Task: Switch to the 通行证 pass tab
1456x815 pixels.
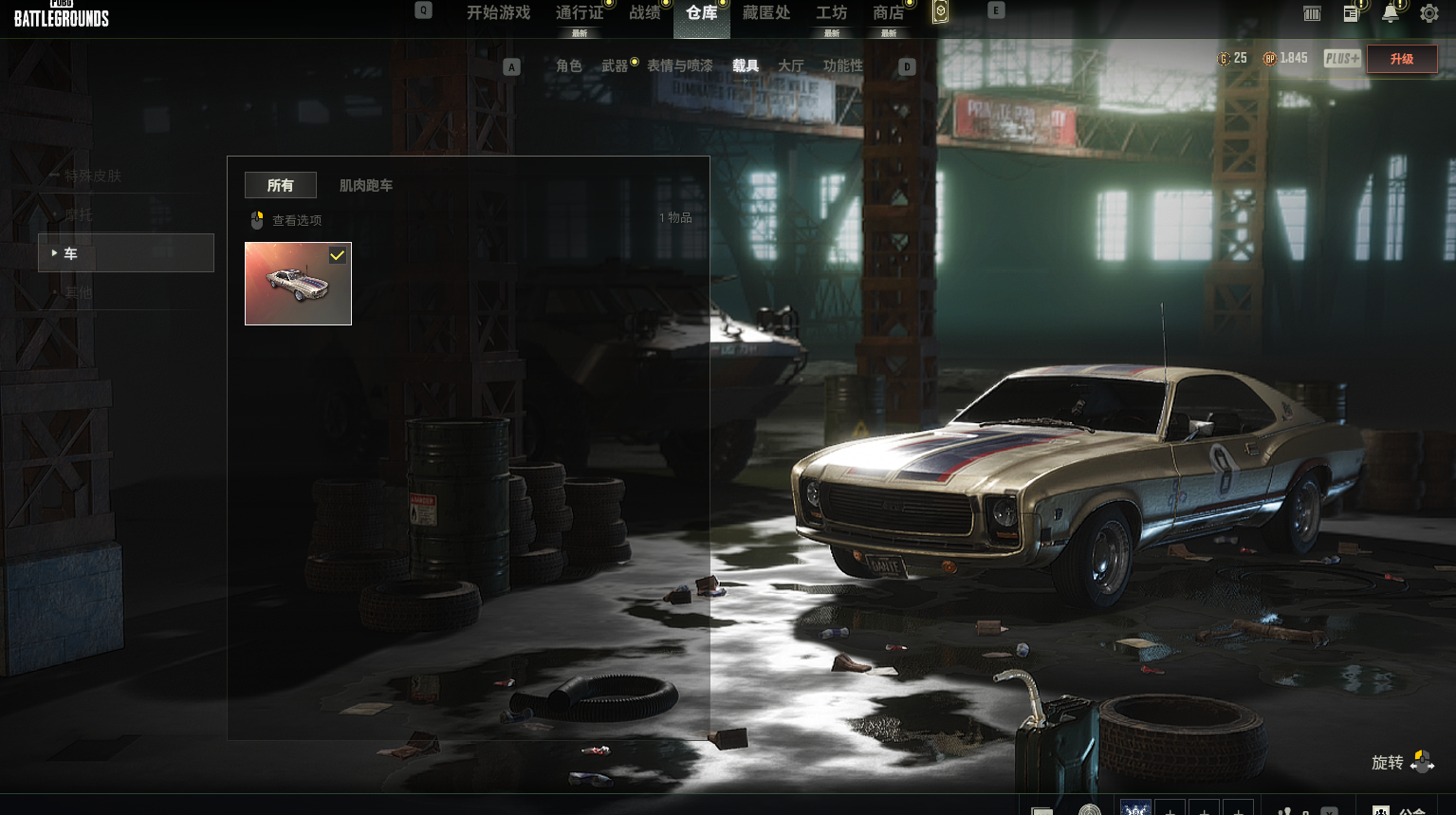Action: 580,13
